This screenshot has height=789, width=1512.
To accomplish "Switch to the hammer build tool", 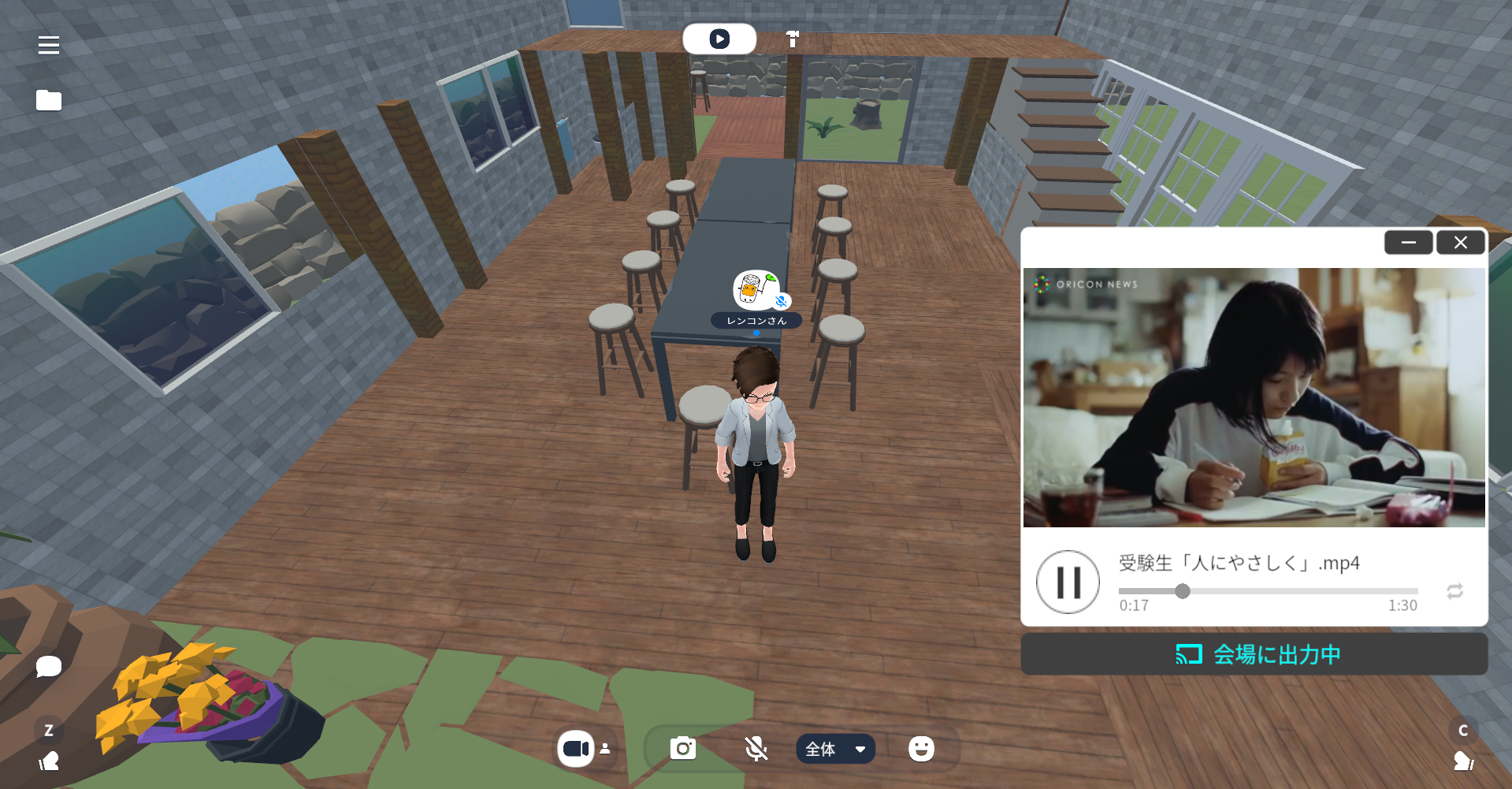I will tap(793, 39).
